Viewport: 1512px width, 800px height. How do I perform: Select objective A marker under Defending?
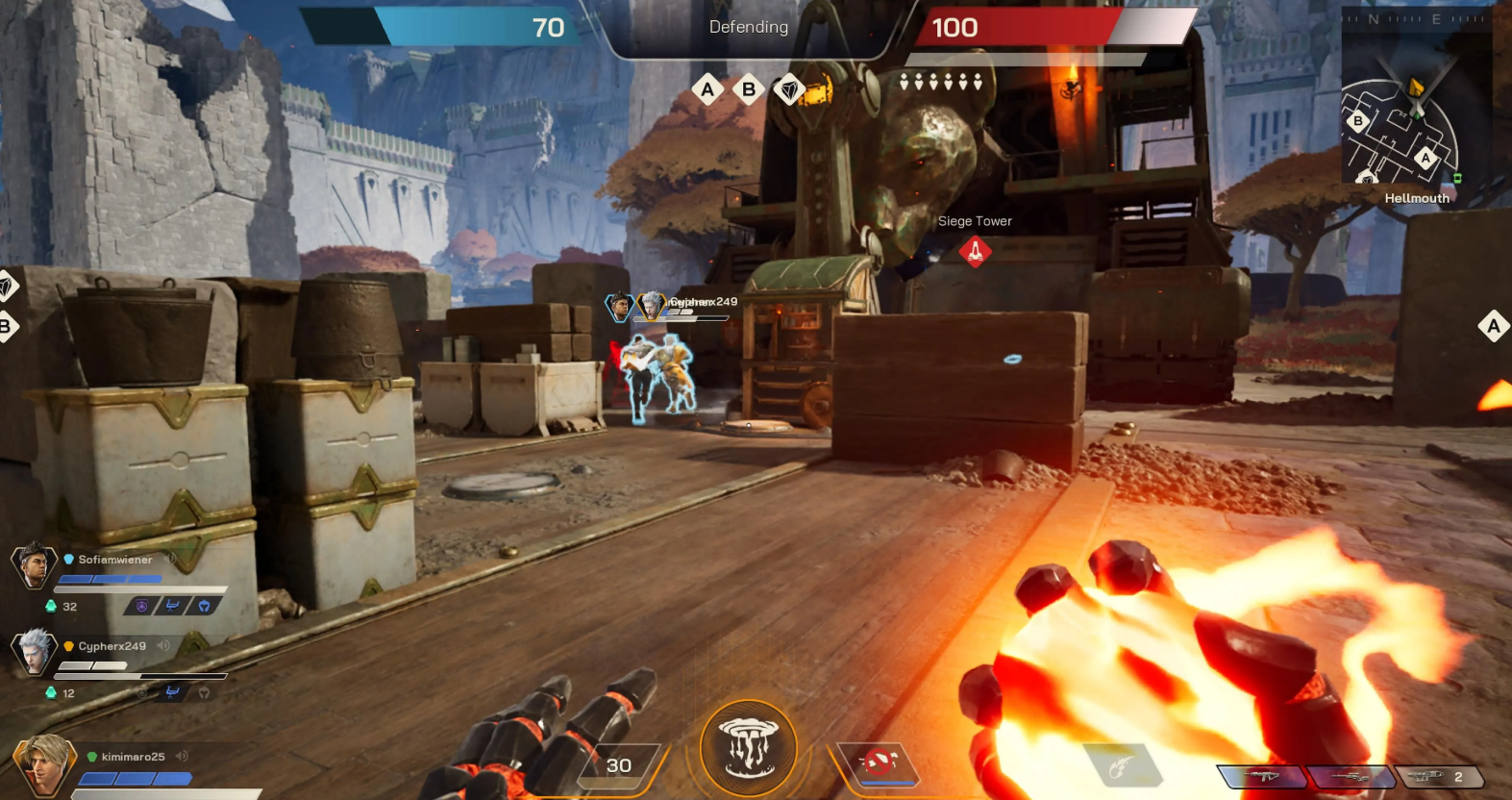tap(708, 90)
